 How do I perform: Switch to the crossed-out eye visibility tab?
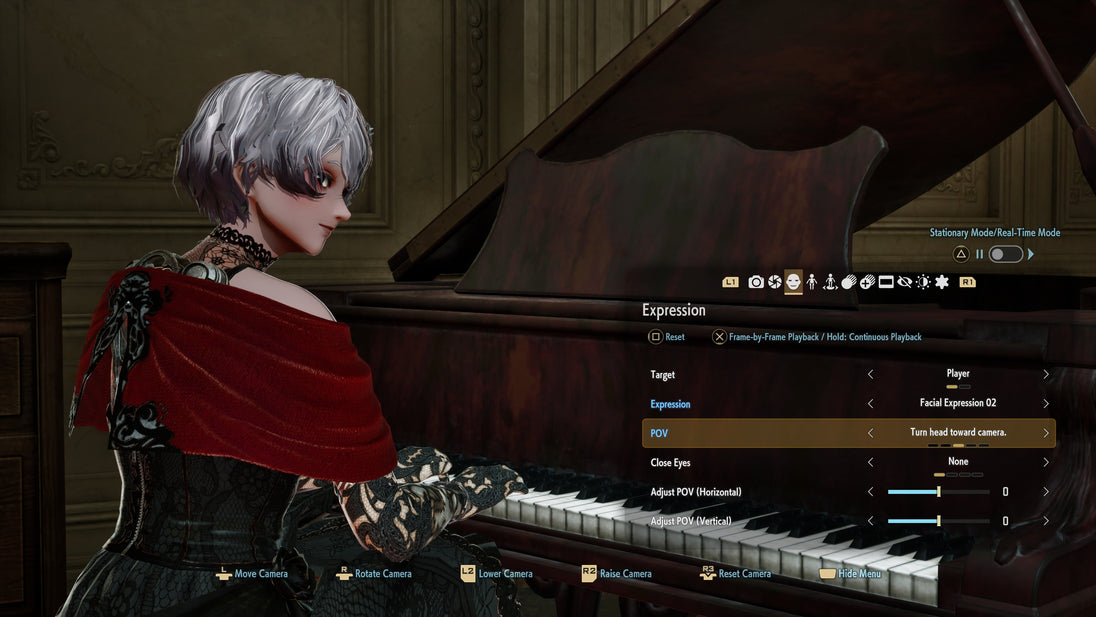[904, 283]
